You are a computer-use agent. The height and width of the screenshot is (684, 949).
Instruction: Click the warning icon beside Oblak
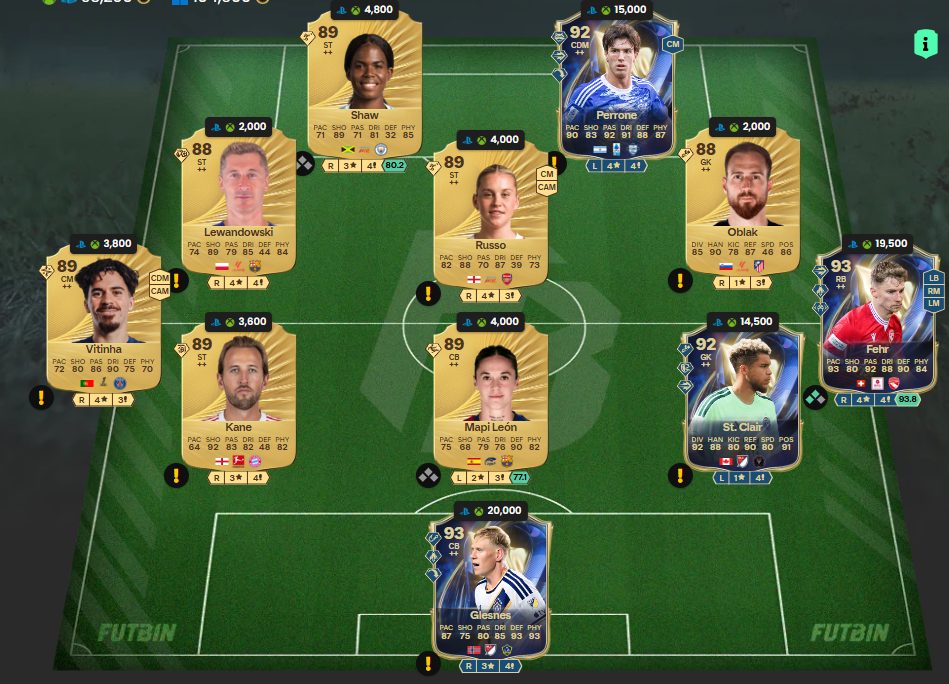pyautogui.click(x=680, y=280)
